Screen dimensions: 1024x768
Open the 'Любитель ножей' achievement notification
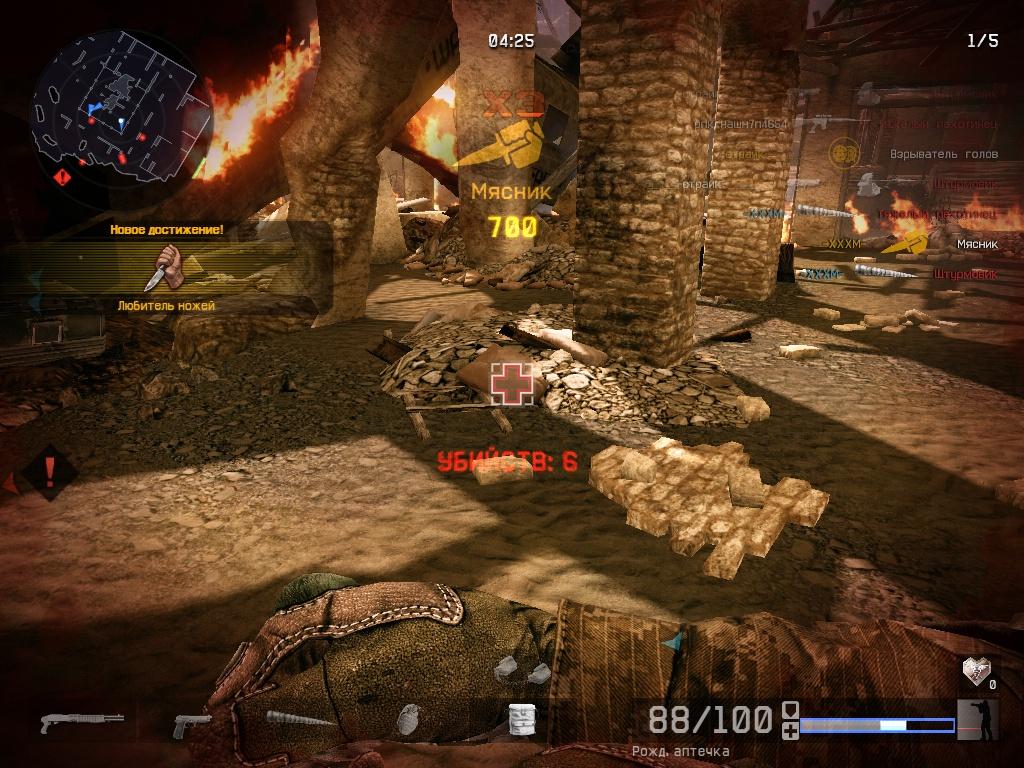(164, 269)
